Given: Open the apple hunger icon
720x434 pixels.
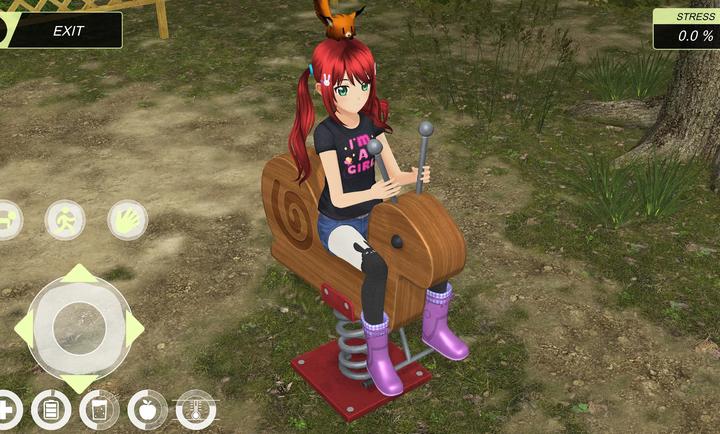Looking at the screenshot, I should click(147, 409).
